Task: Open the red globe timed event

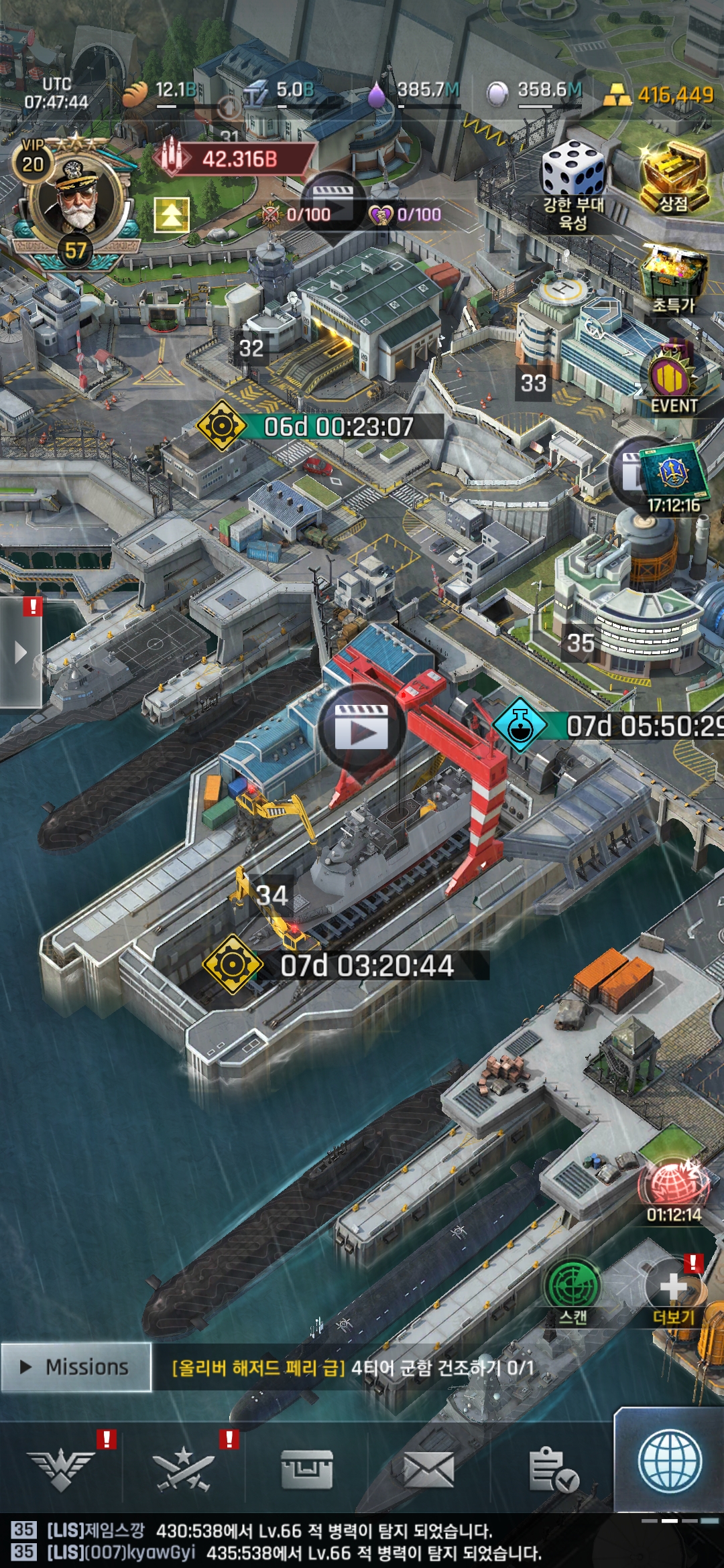Action: pyautogui.click(x=674, y=1186)
